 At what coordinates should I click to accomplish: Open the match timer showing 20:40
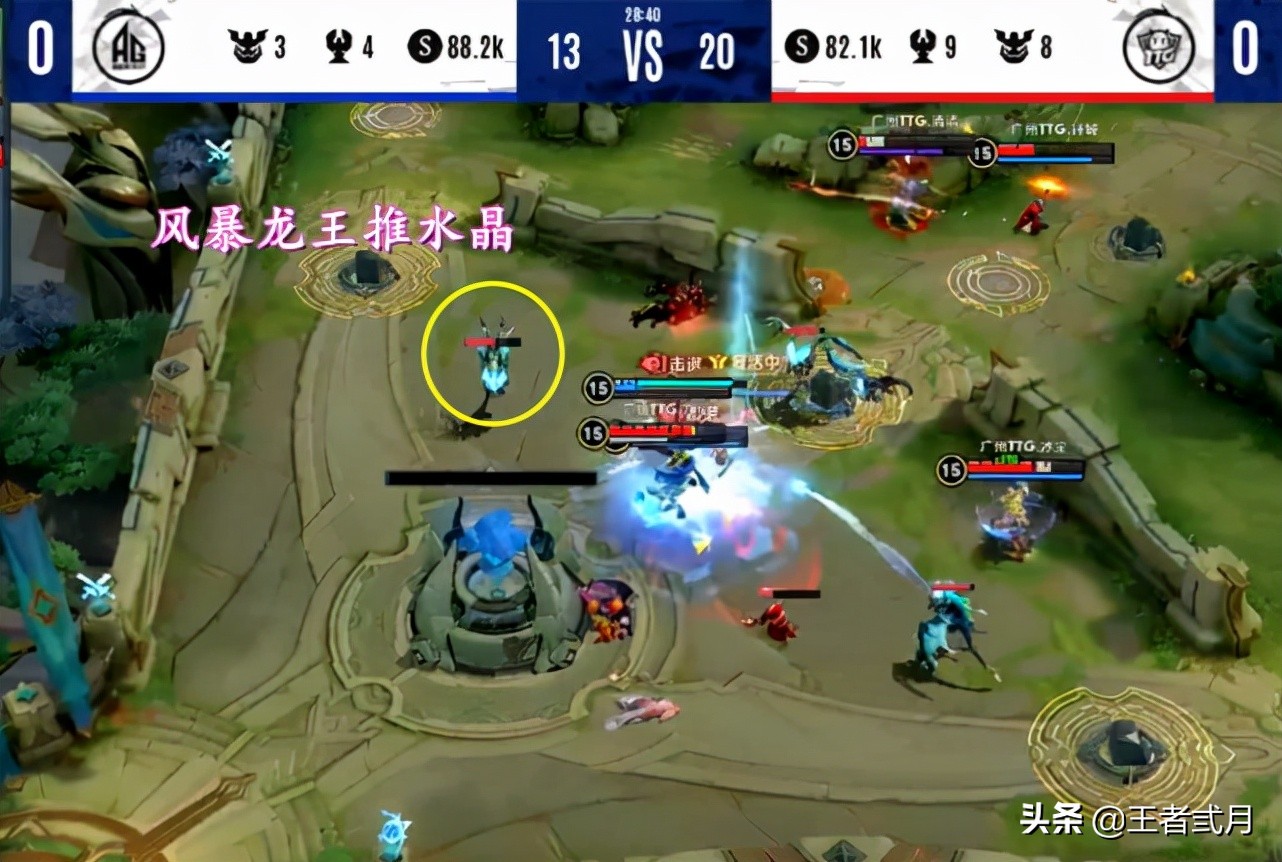tap(644, 15)
